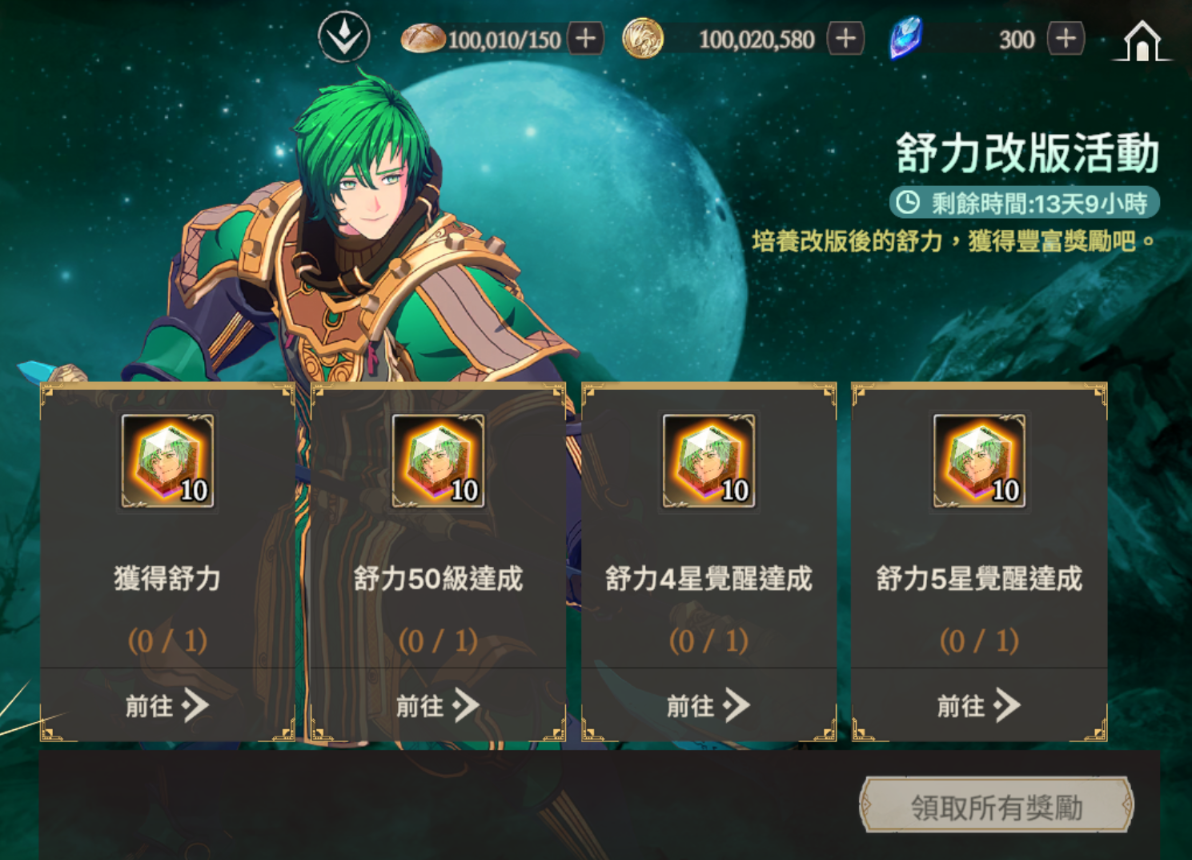Add more gold coins with plus button
The height and width of the screenshot is (860, 1192).
[846, 39]
